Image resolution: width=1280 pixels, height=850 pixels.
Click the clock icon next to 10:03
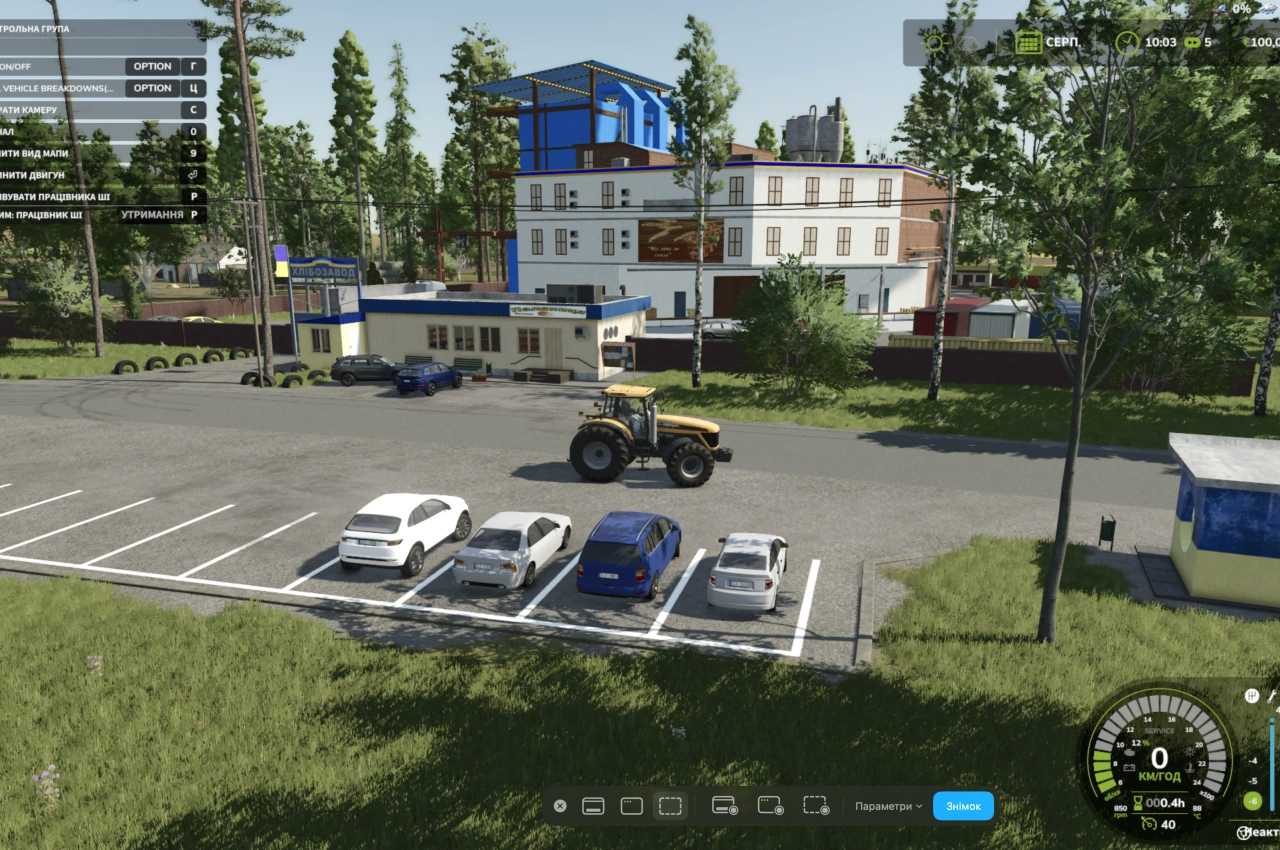pos(1128,42)
